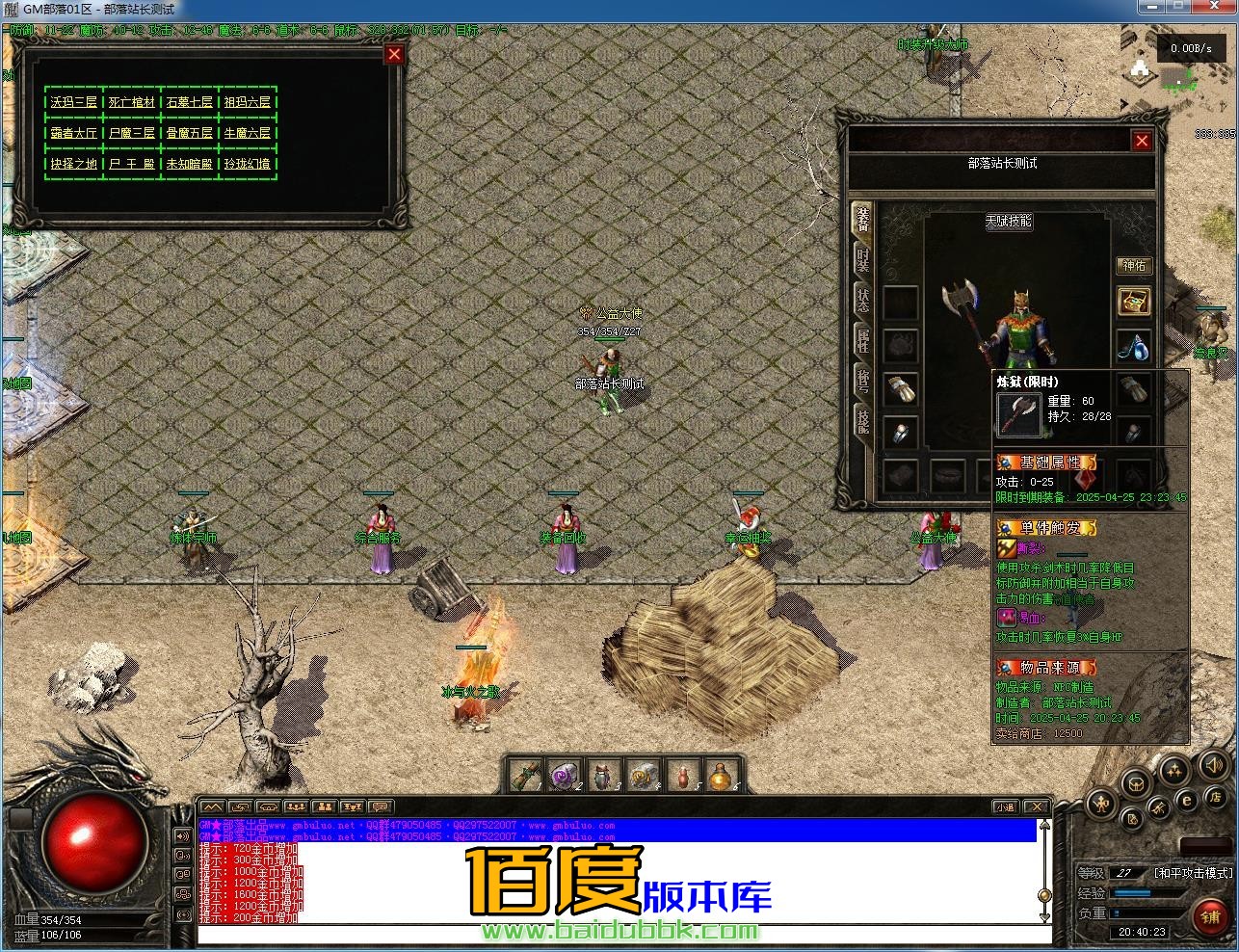Click the 经验 experience progress bar

[x=1147, y=892]
